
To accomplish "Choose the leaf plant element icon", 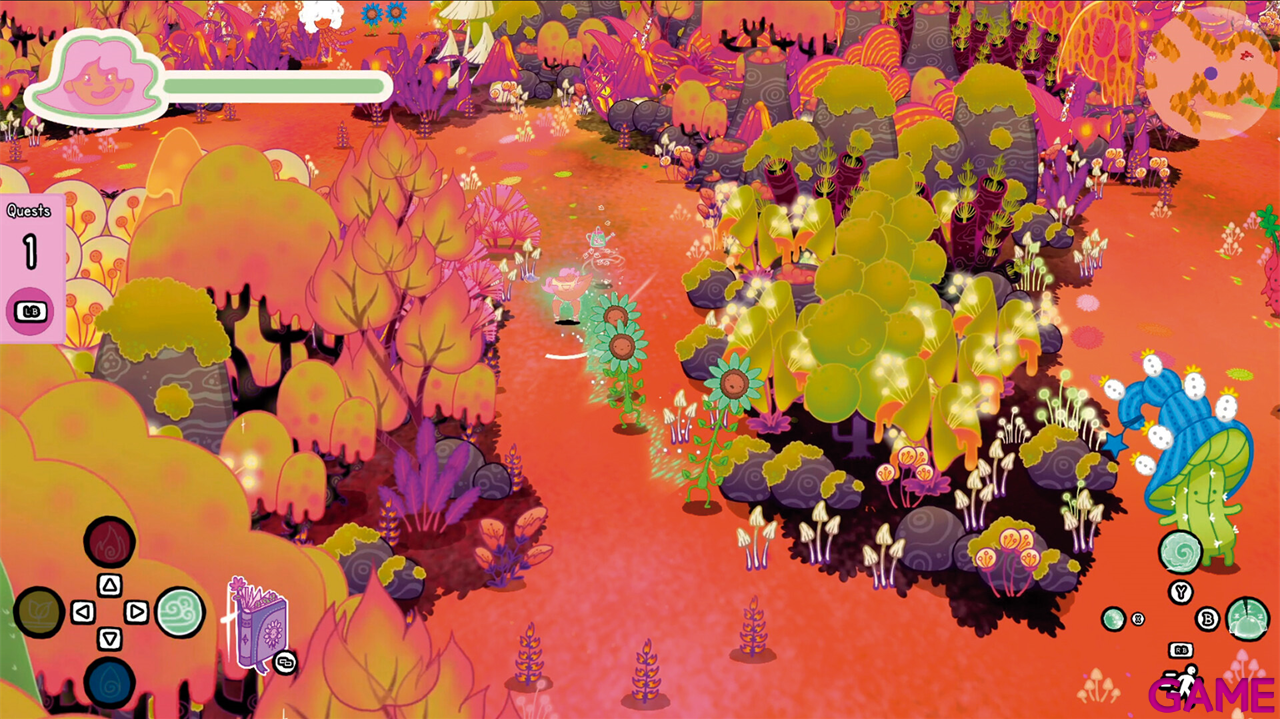I will click(x=39, y=612).
